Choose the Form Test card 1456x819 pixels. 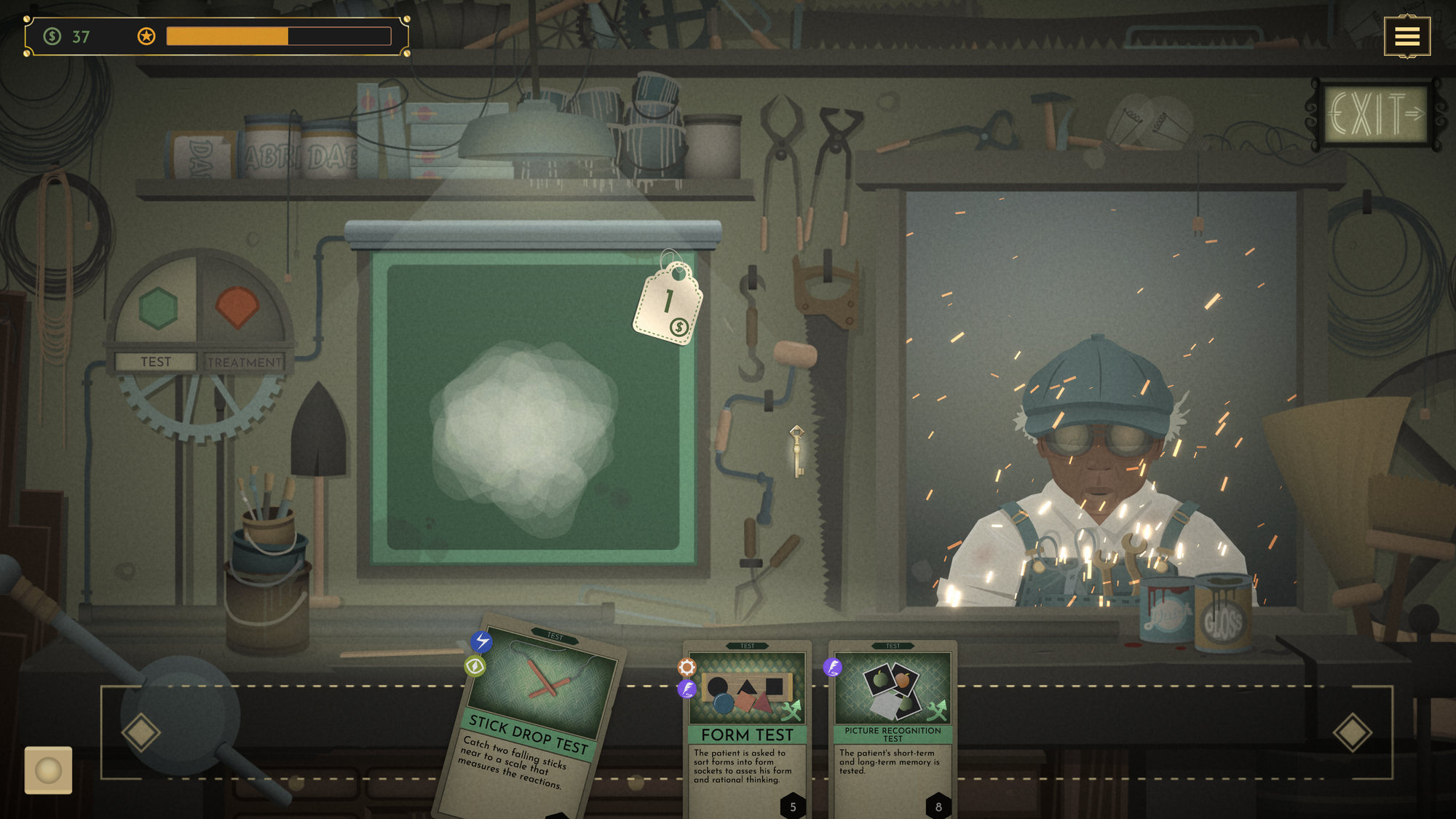[x=747, y=728]
